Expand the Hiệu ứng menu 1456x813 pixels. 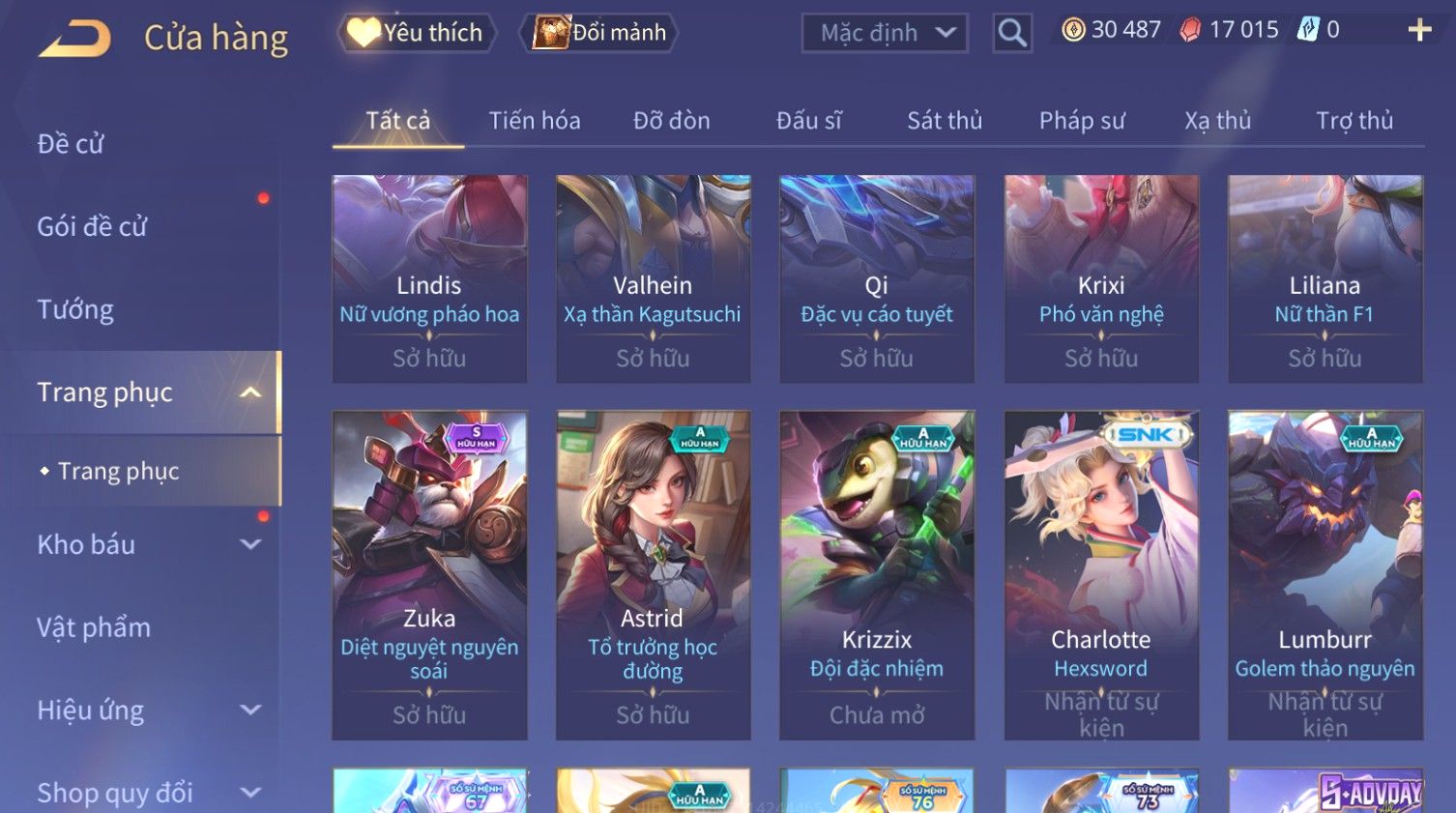(145, 711)
